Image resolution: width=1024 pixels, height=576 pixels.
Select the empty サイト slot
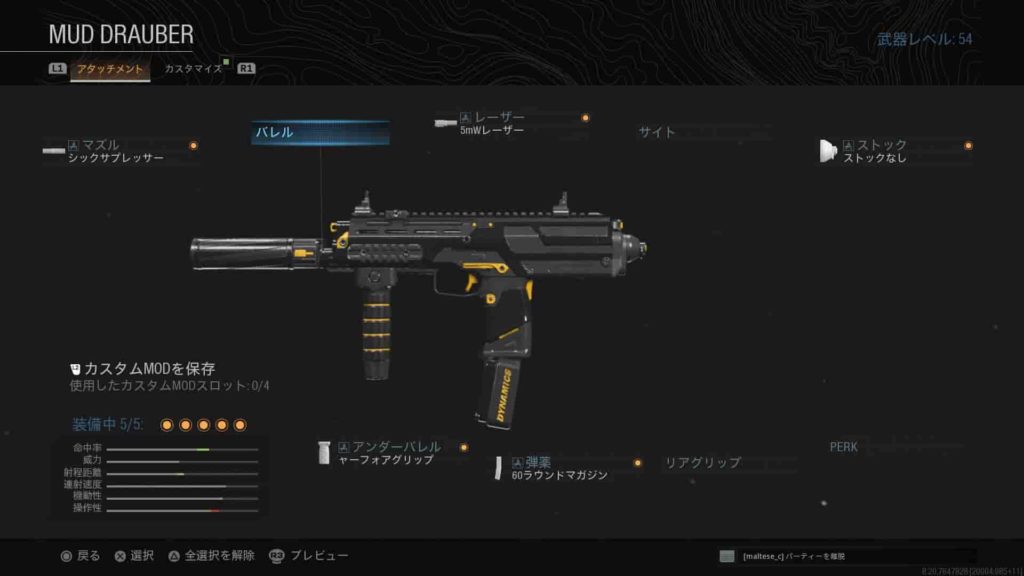click(x=657, y=132)
